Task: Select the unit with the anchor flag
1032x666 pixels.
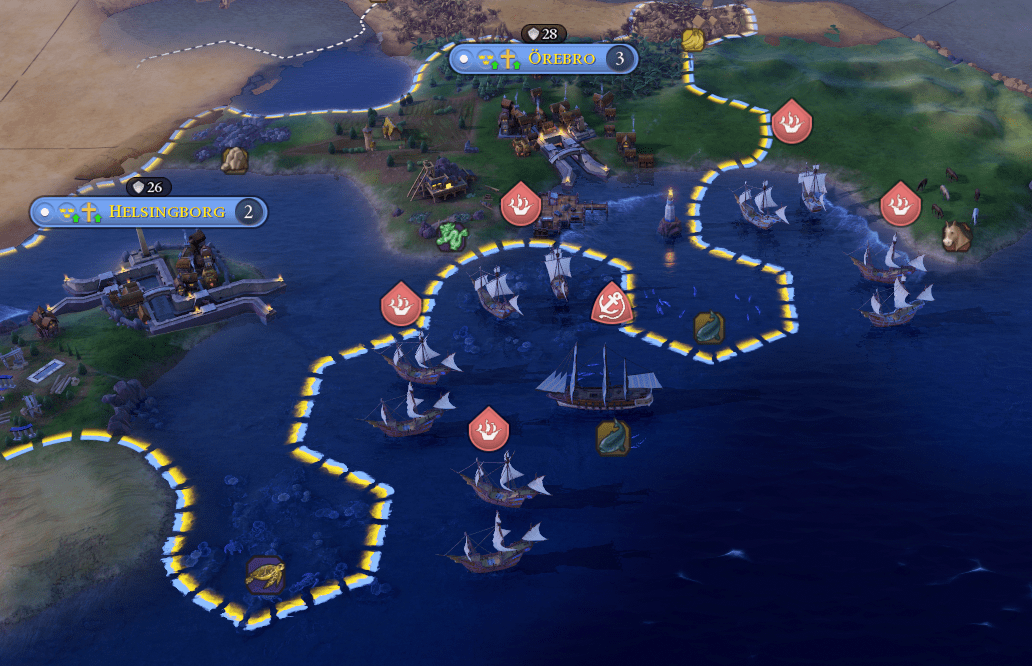Action: (610, 303)
